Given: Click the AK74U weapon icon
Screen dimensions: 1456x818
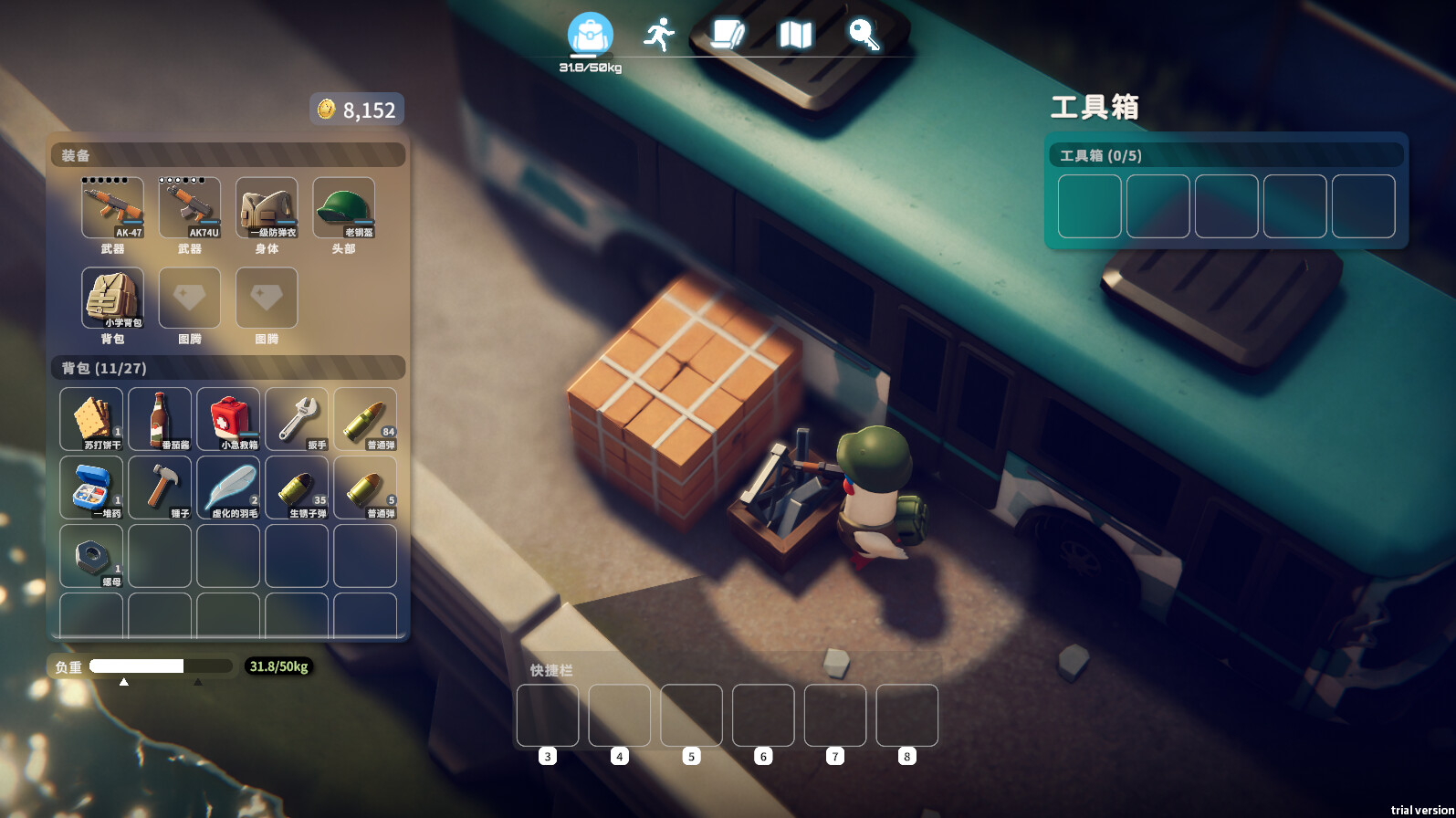Looking at the screenshot, I should (x=190, y=208).
